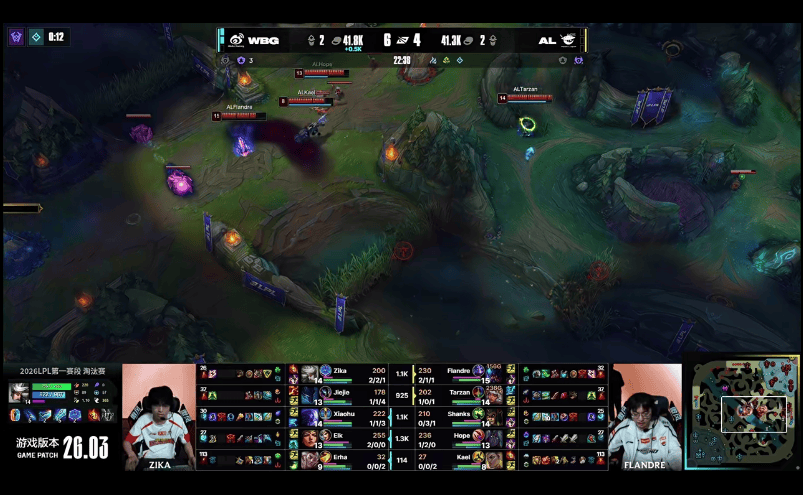Open the FLANDRE player webcam feed
Screen dimensions: 803x495
(x=646, y=416)
